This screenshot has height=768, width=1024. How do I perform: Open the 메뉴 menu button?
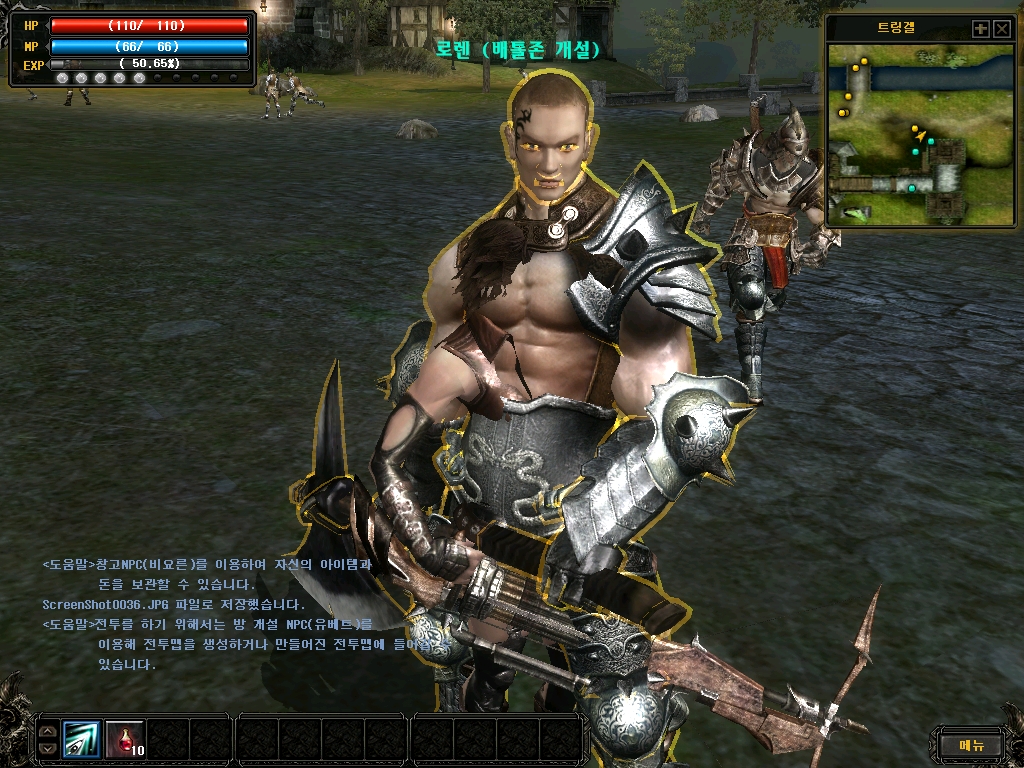click(x=971, y=744)
